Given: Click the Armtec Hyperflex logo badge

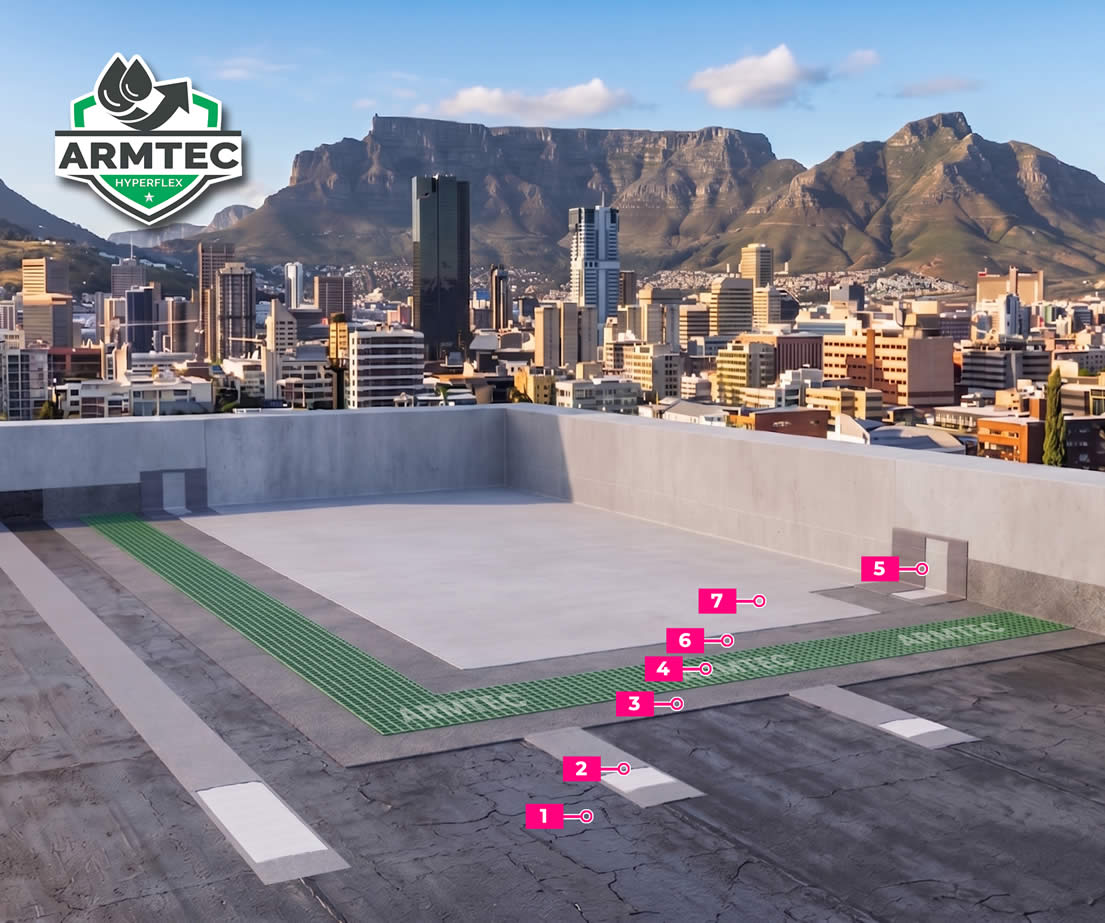Looking at the screenshot, I should click(x=149, y=138).
